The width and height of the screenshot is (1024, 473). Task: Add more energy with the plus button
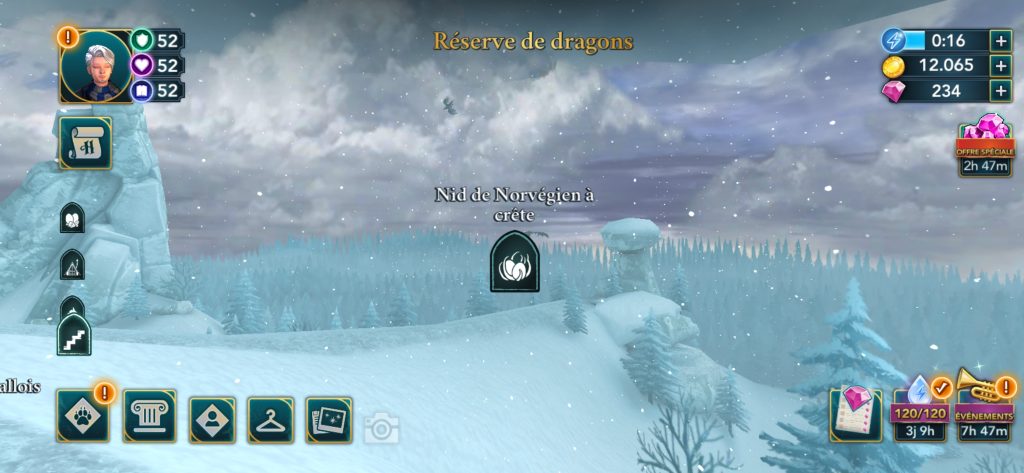point(1000,41)
